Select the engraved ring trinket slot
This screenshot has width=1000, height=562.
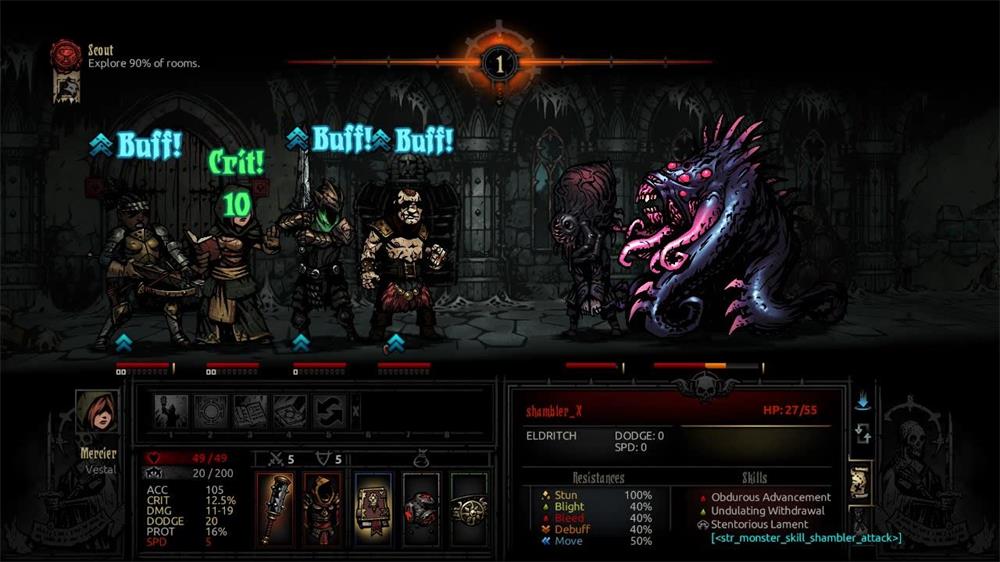(468, 508)
